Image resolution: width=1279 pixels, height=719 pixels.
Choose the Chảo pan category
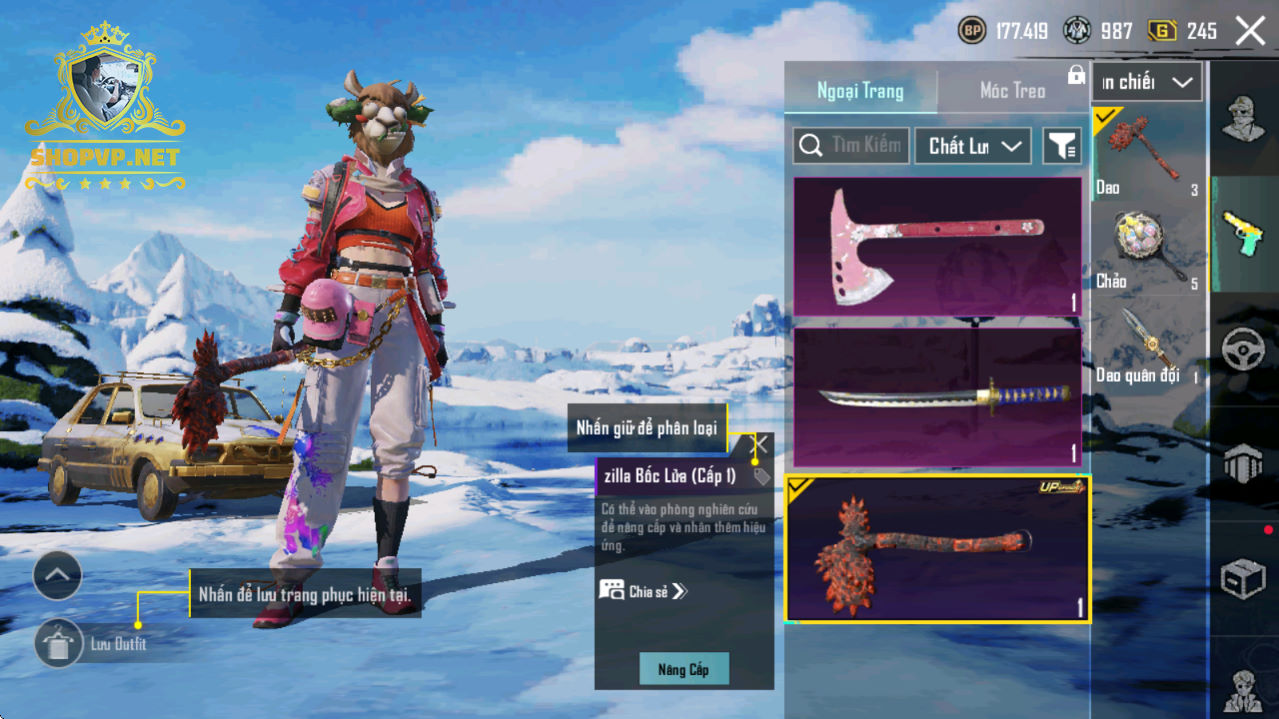(x=1147, y=250)
